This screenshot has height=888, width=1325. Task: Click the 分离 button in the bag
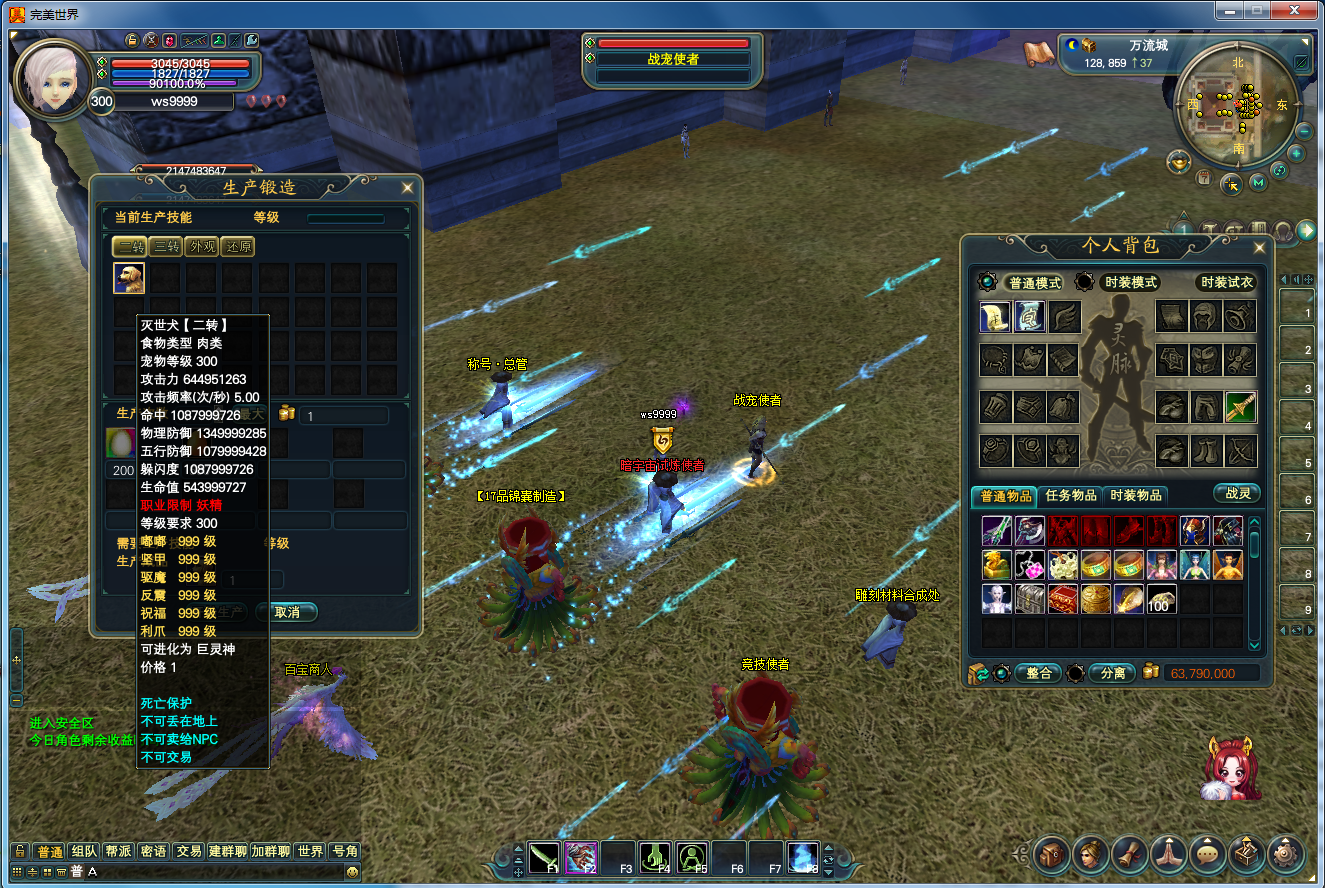coord(1111,673)
